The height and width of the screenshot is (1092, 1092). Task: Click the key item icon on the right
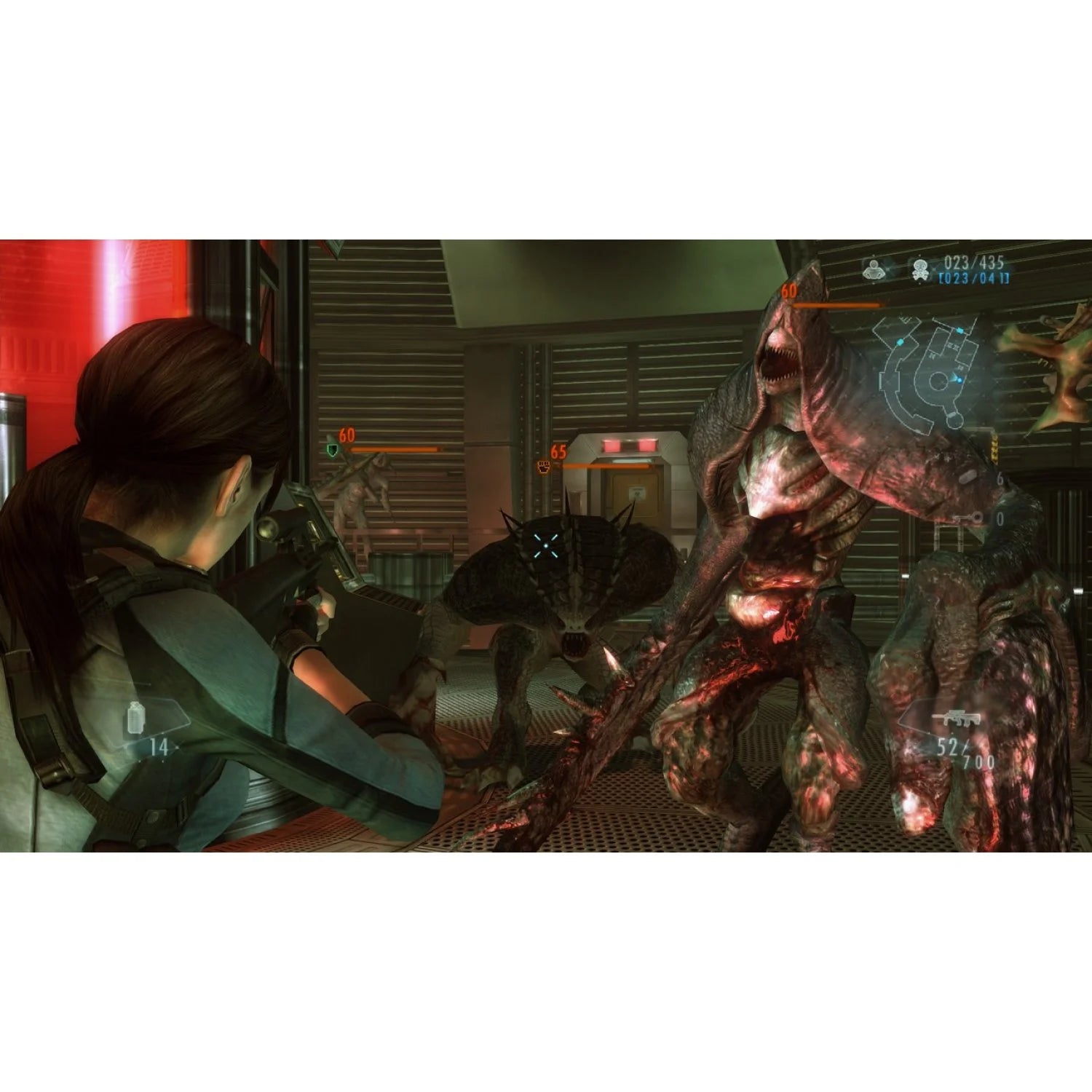(x=967, y=518)
